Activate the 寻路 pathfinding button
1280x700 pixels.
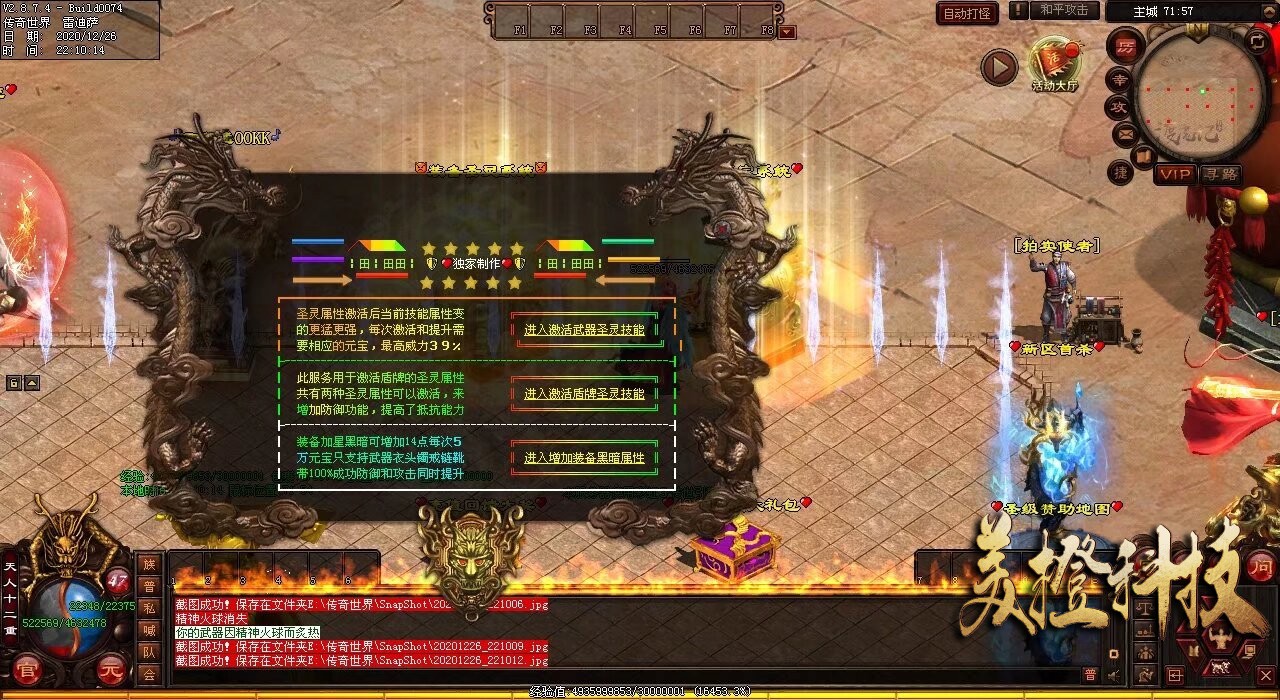click(x=1220, y=174)
